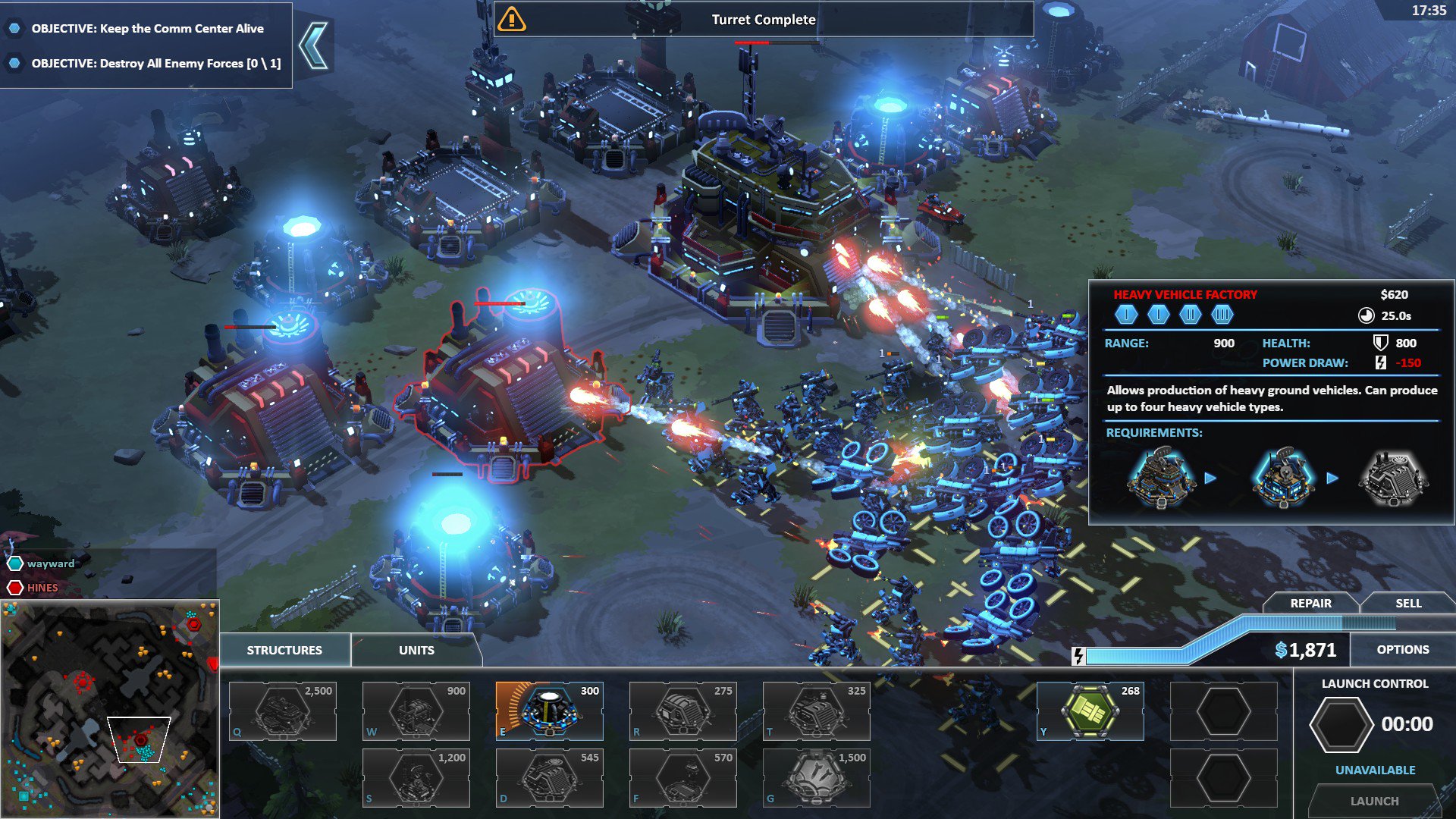Switch to the UNITS tab
The height and width of the screenshot is (819, 1456).
click(x=416, y=650)
